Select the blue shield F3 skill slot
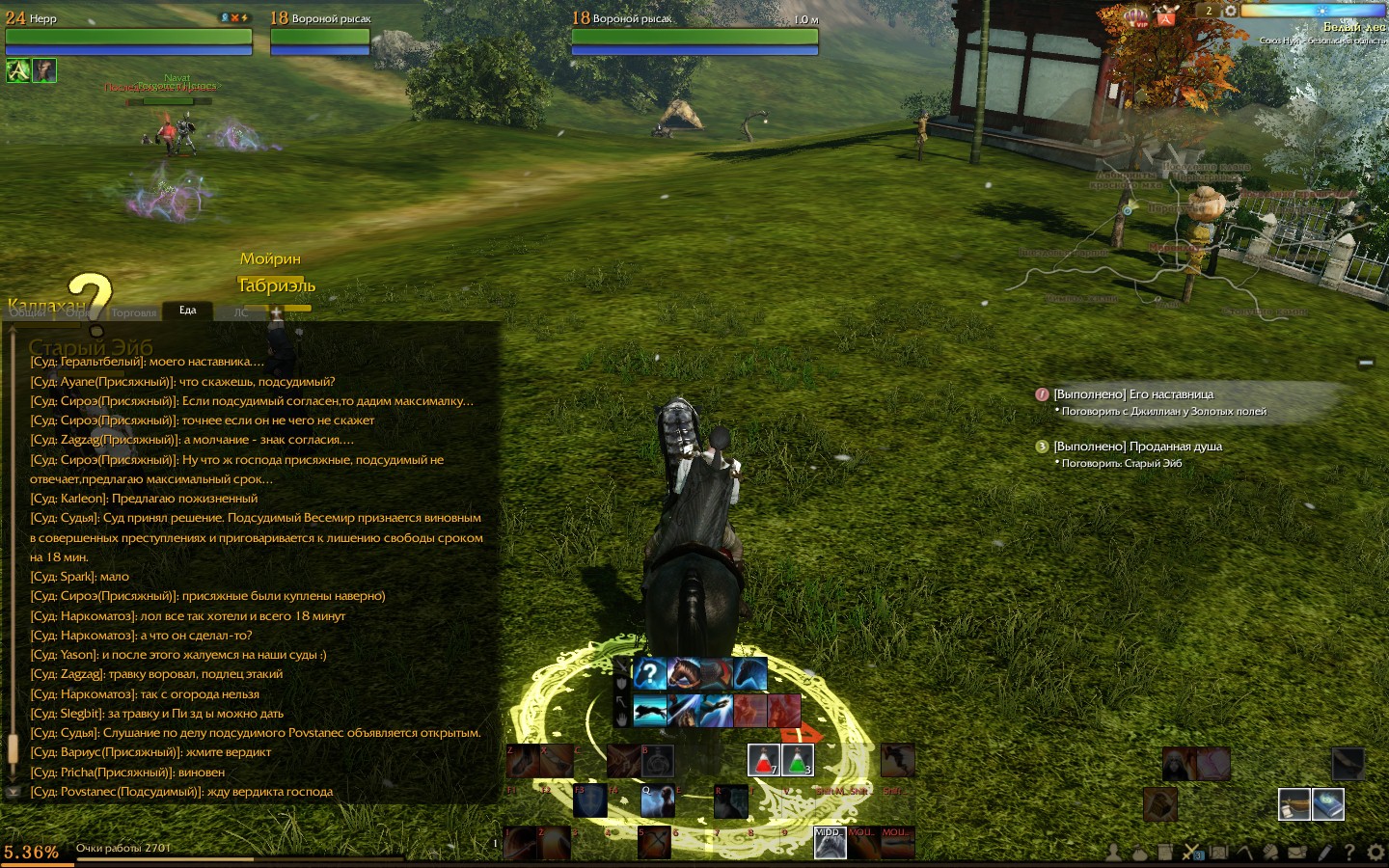Screen dimensions: 1389x868 tap(590, 801)
